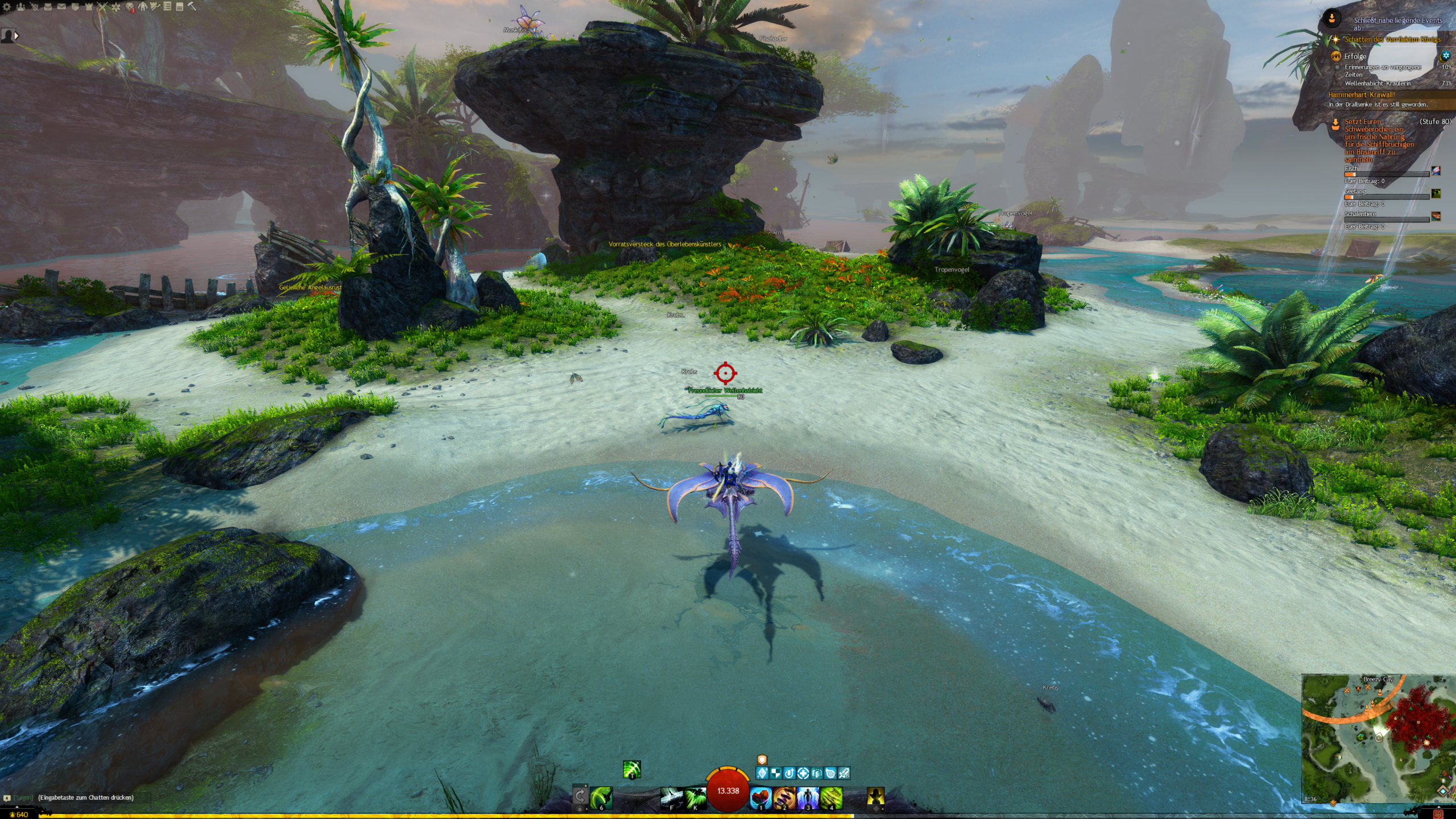Screen dimensions: 1456x819
Task: Open the crossed swords PvP panel
Action: (102, 7)
